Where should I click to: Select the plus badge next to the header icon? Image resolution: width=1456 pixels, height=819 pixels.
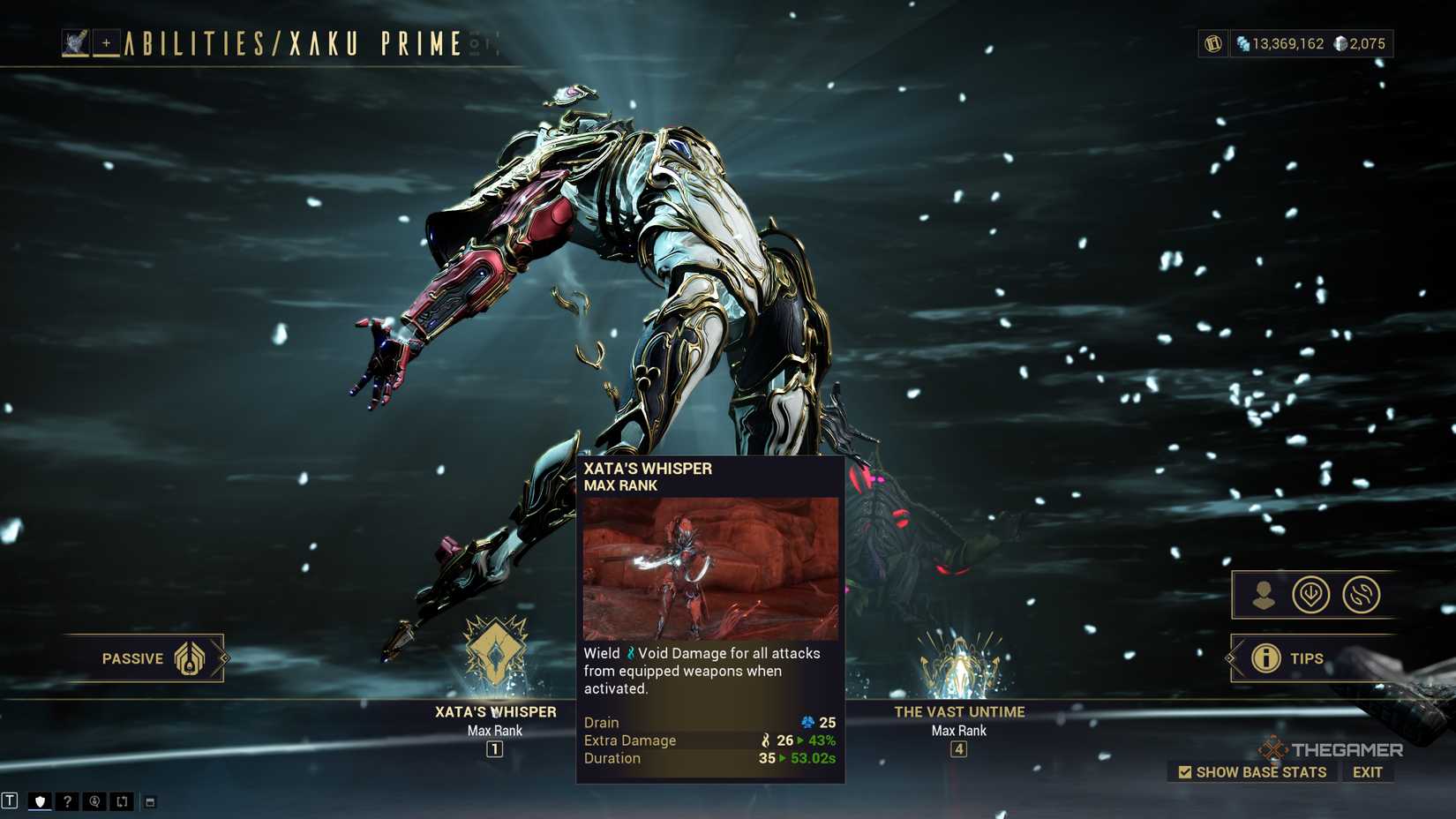[104, 41]
